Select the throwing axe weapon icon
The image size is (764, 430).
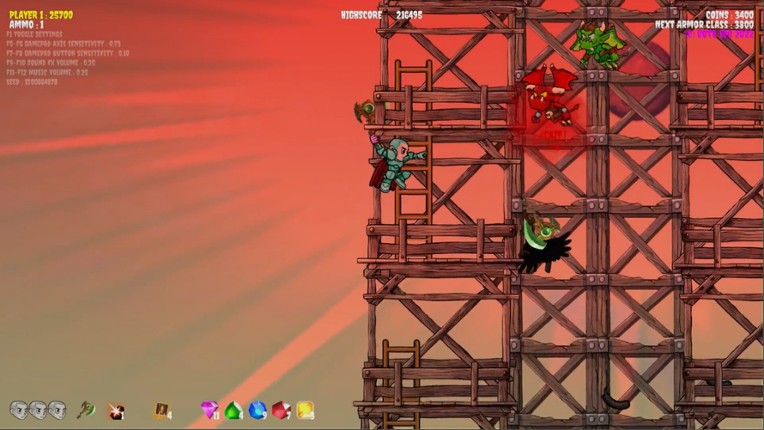coord(86,410)
